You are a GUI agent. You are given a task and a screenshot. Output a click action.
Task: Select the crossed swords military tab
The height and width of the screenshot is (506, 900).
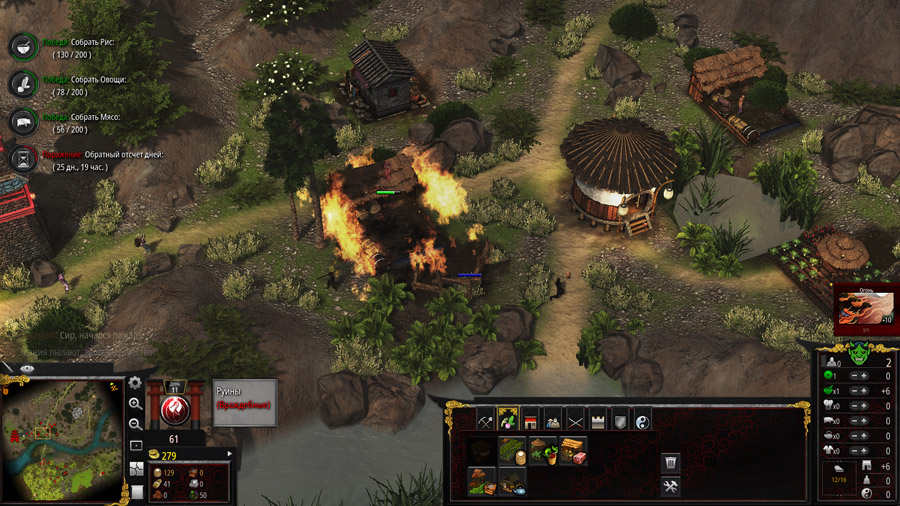click(x=575, y=419)
